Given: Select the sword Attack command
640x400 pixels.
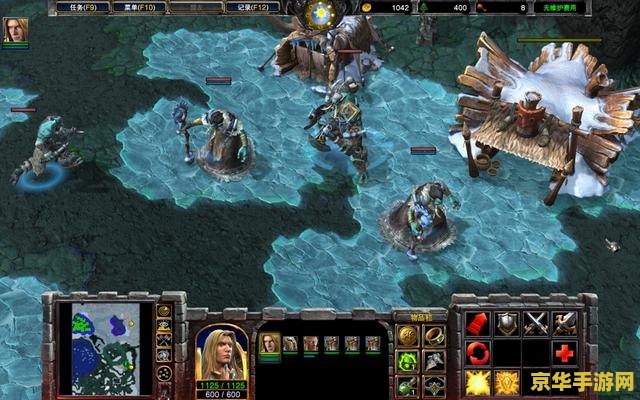Looking at the screenshot, I should click(x=566, y=322).
